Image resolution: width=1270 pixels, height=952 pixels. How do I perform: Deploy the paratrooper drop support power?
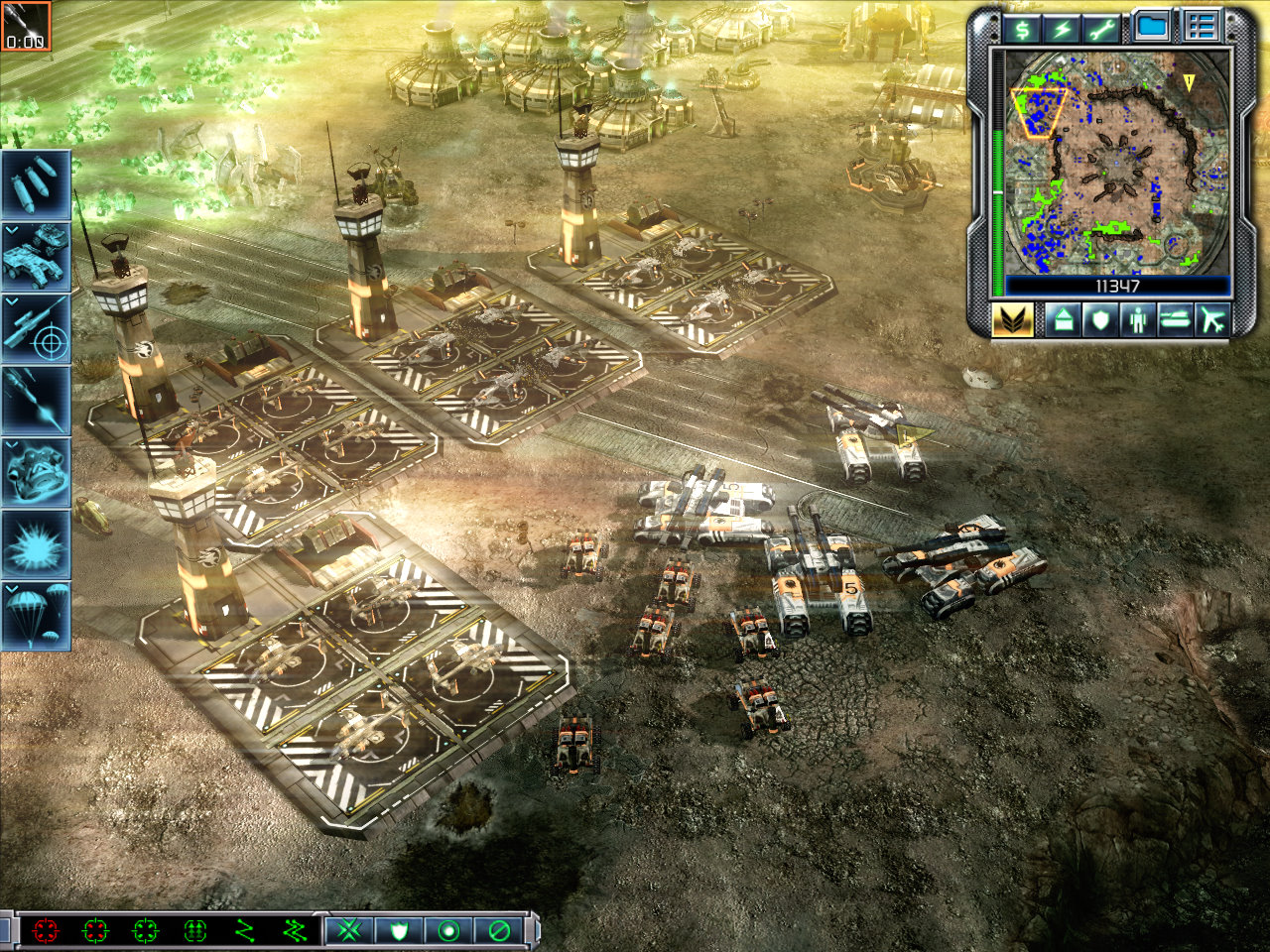[x=36, y=615]
